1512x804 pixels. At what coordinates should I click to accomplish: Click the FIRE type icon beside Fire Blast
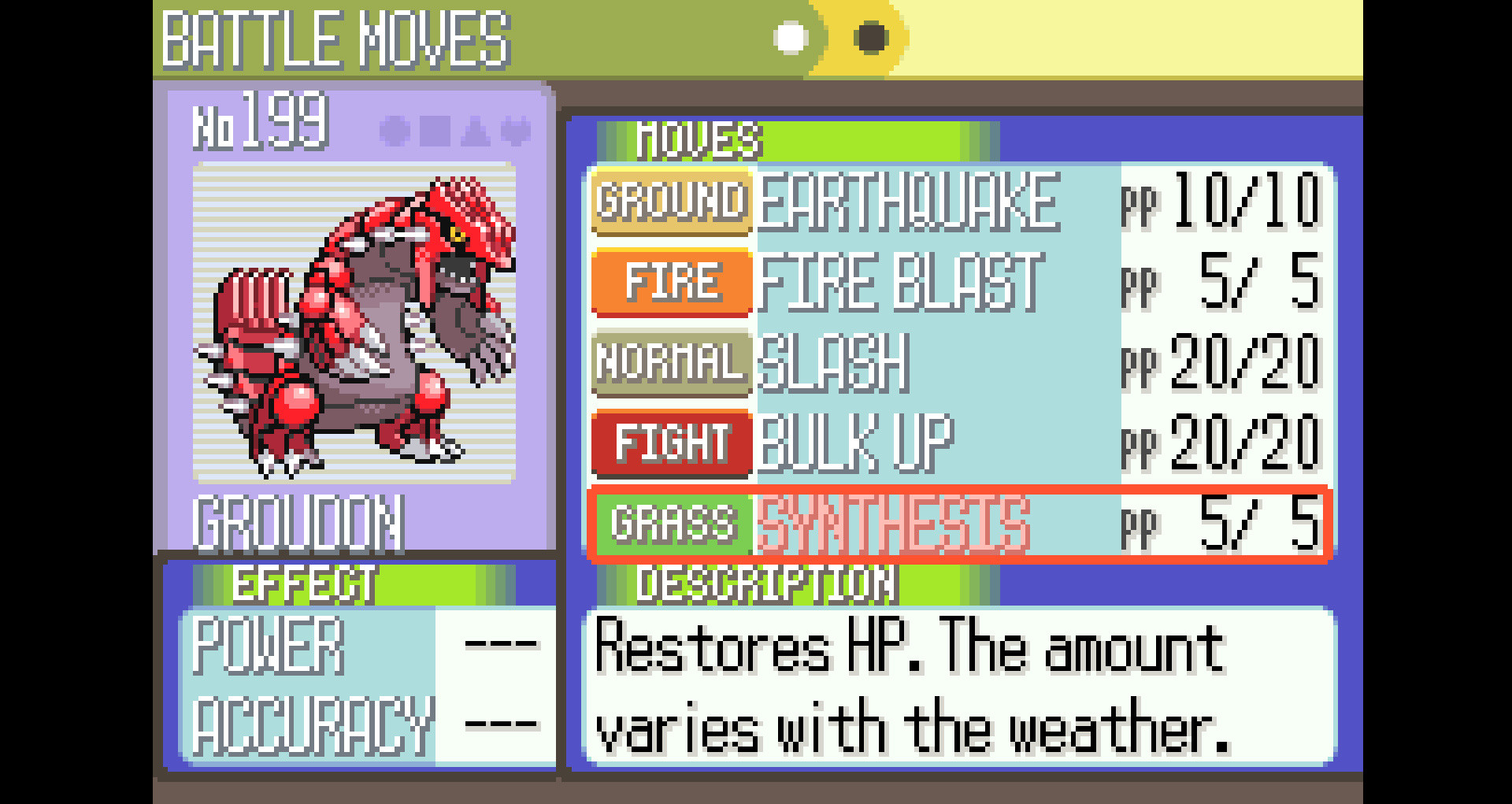coord(672,280)
